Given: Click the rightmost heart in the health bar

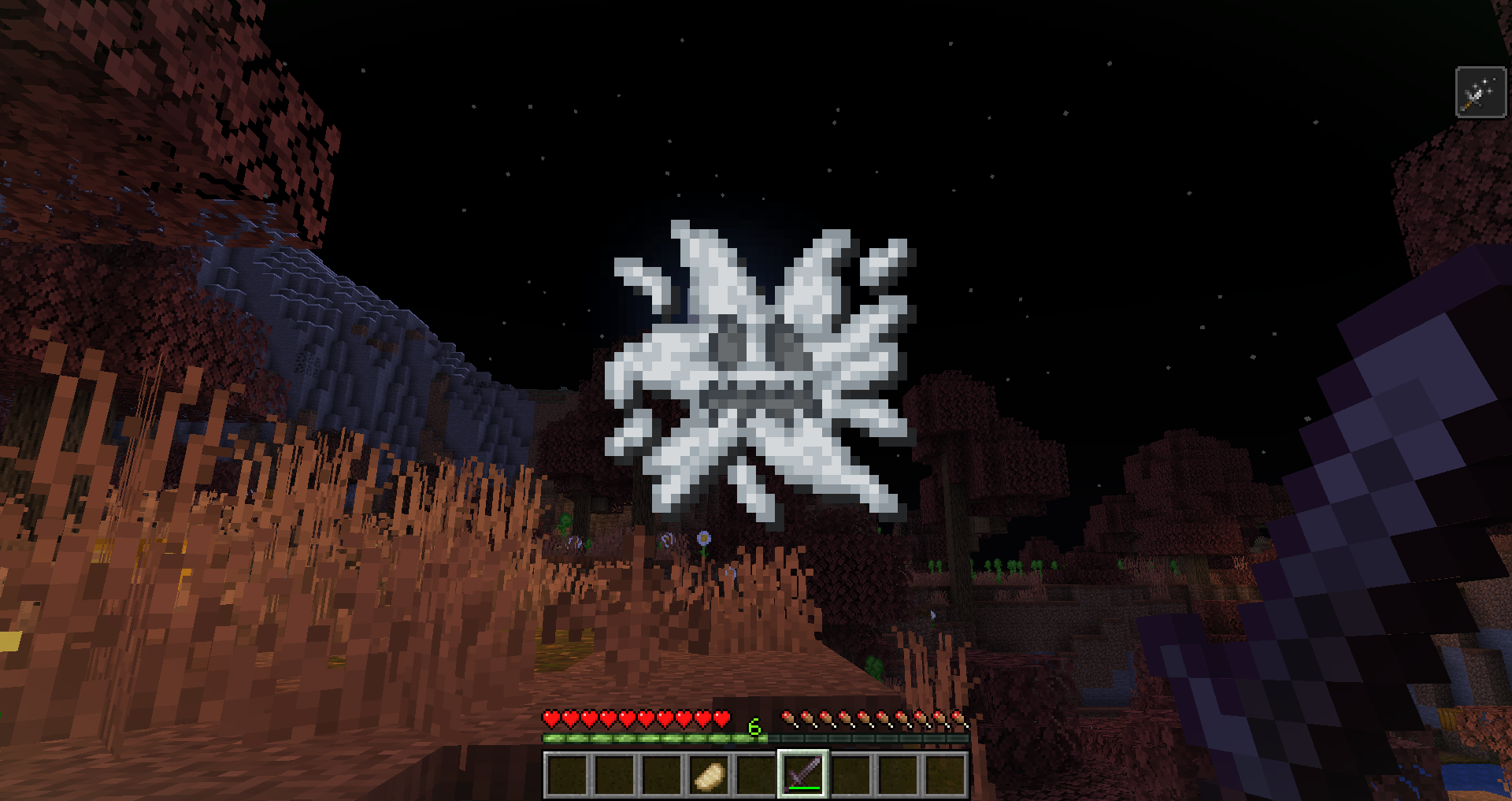Looking at the screenshot, I should click(719, 719).
